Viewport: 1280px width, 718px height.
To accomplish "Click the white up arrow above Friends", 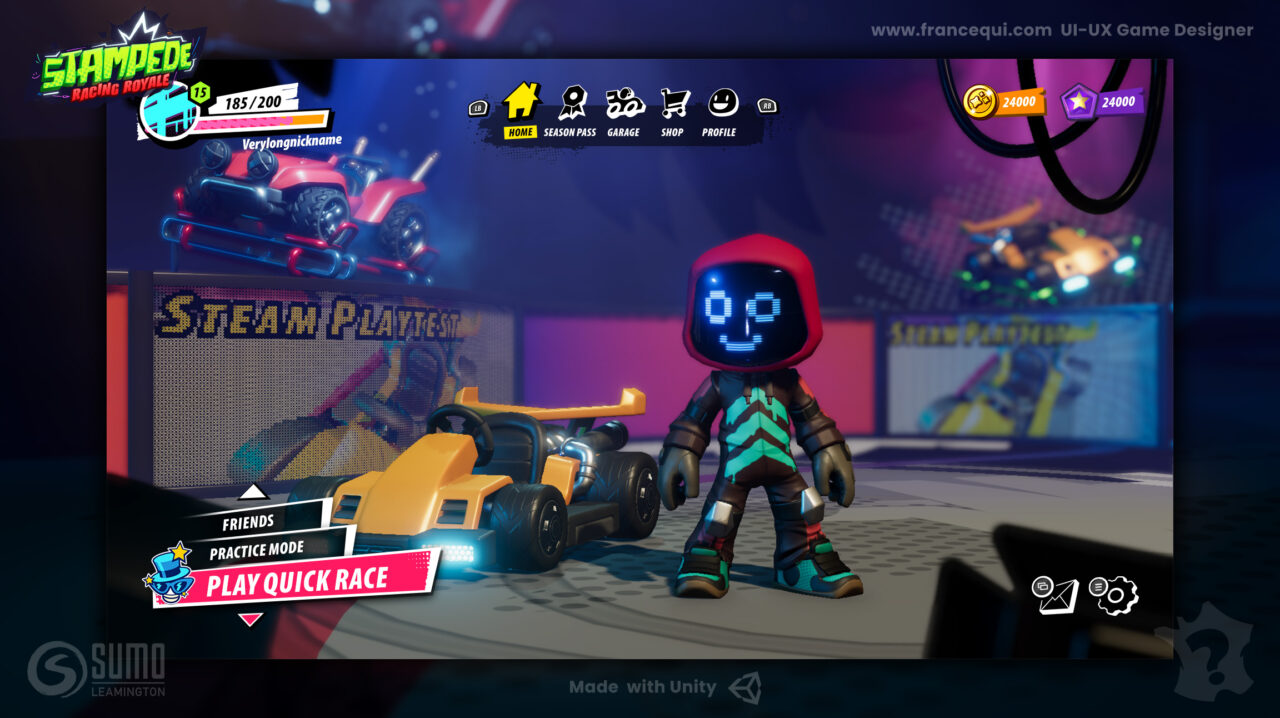I will [253, 492].
